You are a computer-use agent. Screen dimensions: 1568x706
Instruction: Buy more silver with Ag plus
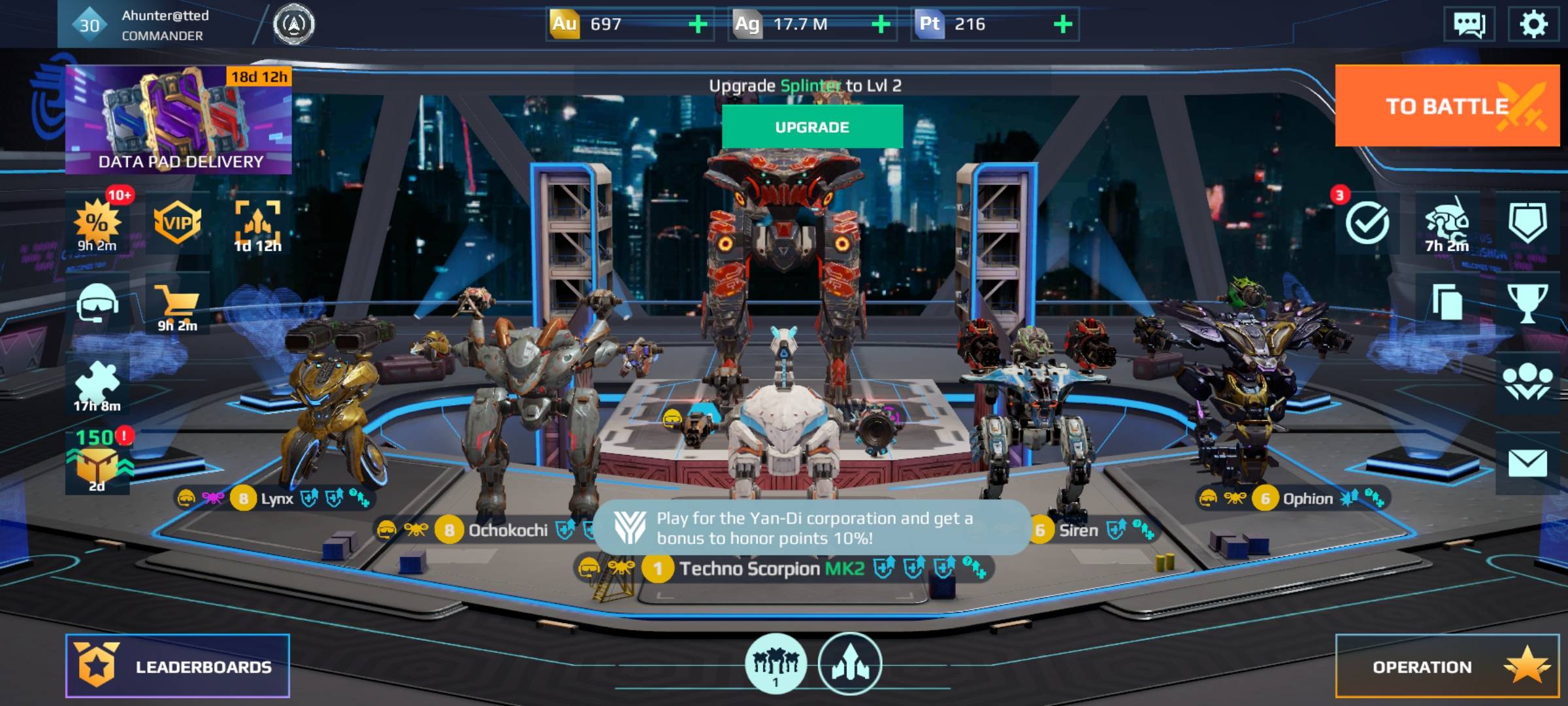click(x=881, y=25)
